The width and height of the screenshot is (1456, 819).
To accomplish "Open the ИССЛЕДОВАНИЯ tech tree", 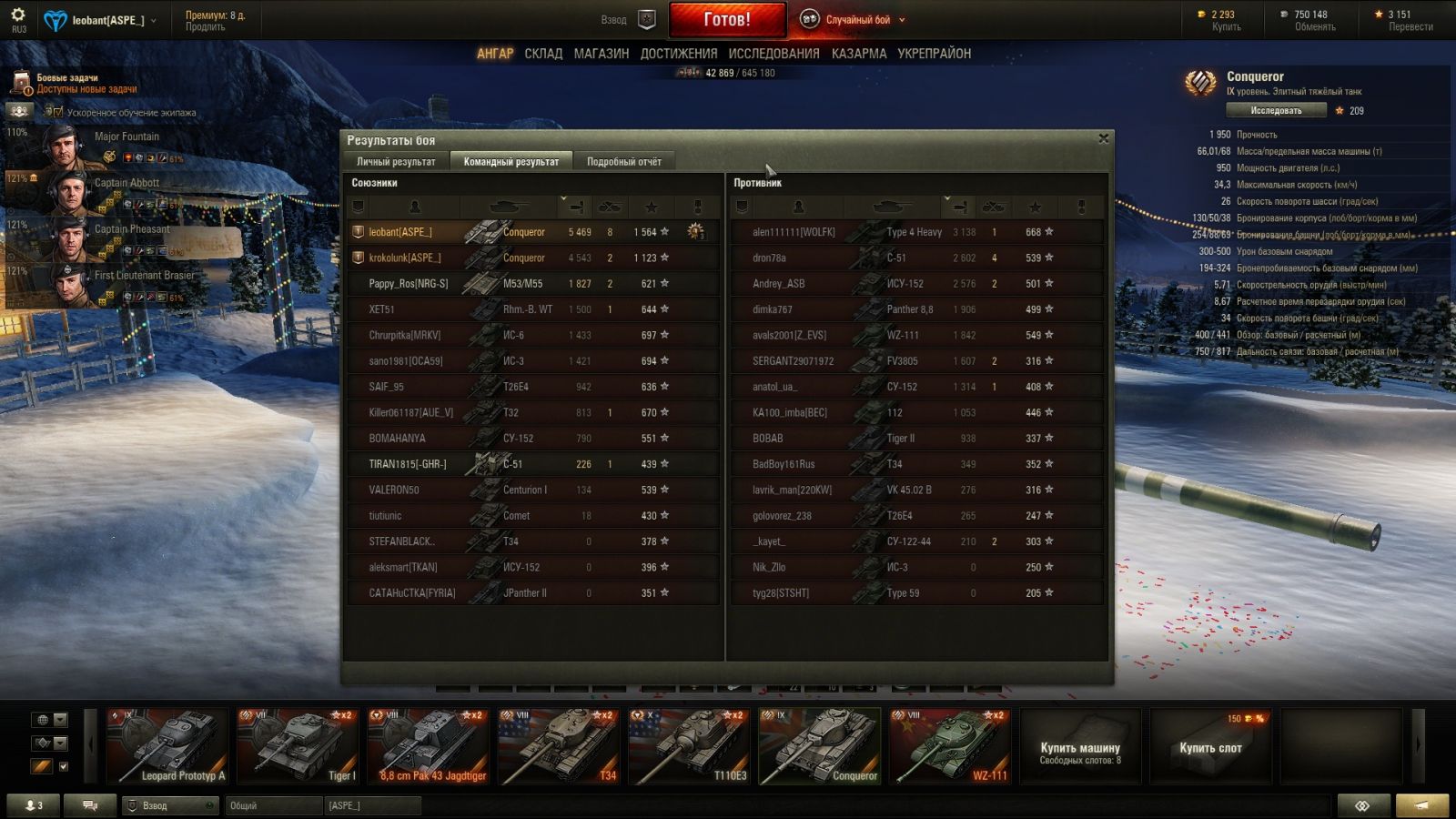I will tap(773, 54).
